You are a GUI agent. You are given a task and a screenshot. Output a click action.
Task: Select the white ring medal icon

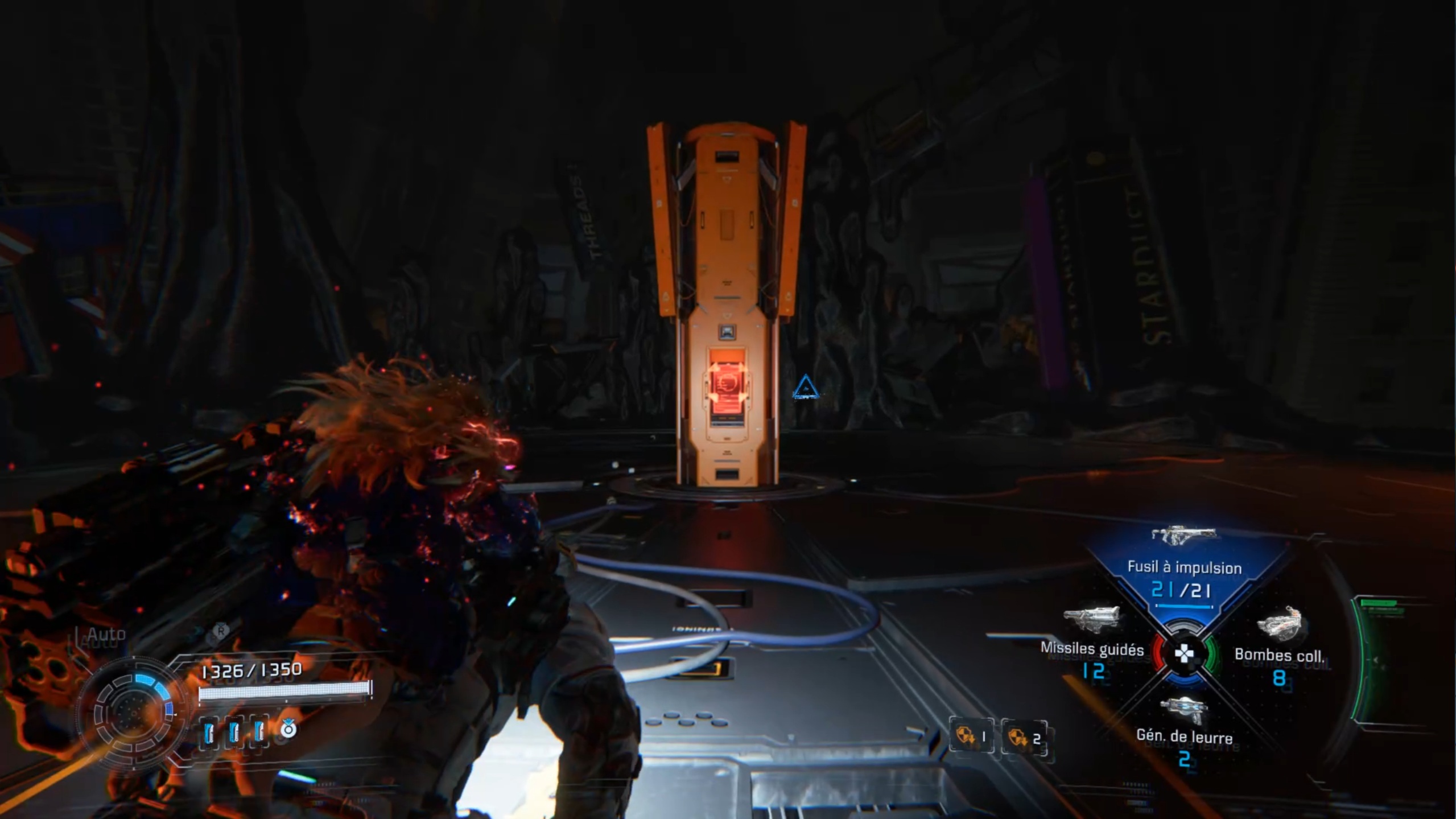click(288, 729)
